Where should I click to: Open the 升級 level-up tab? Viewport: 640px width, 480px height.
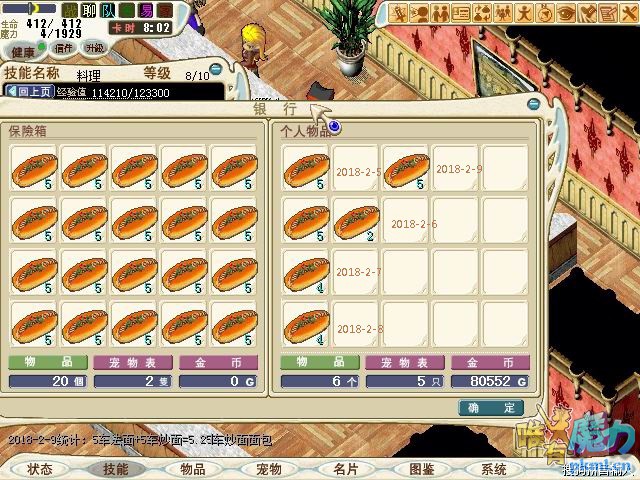95,48
